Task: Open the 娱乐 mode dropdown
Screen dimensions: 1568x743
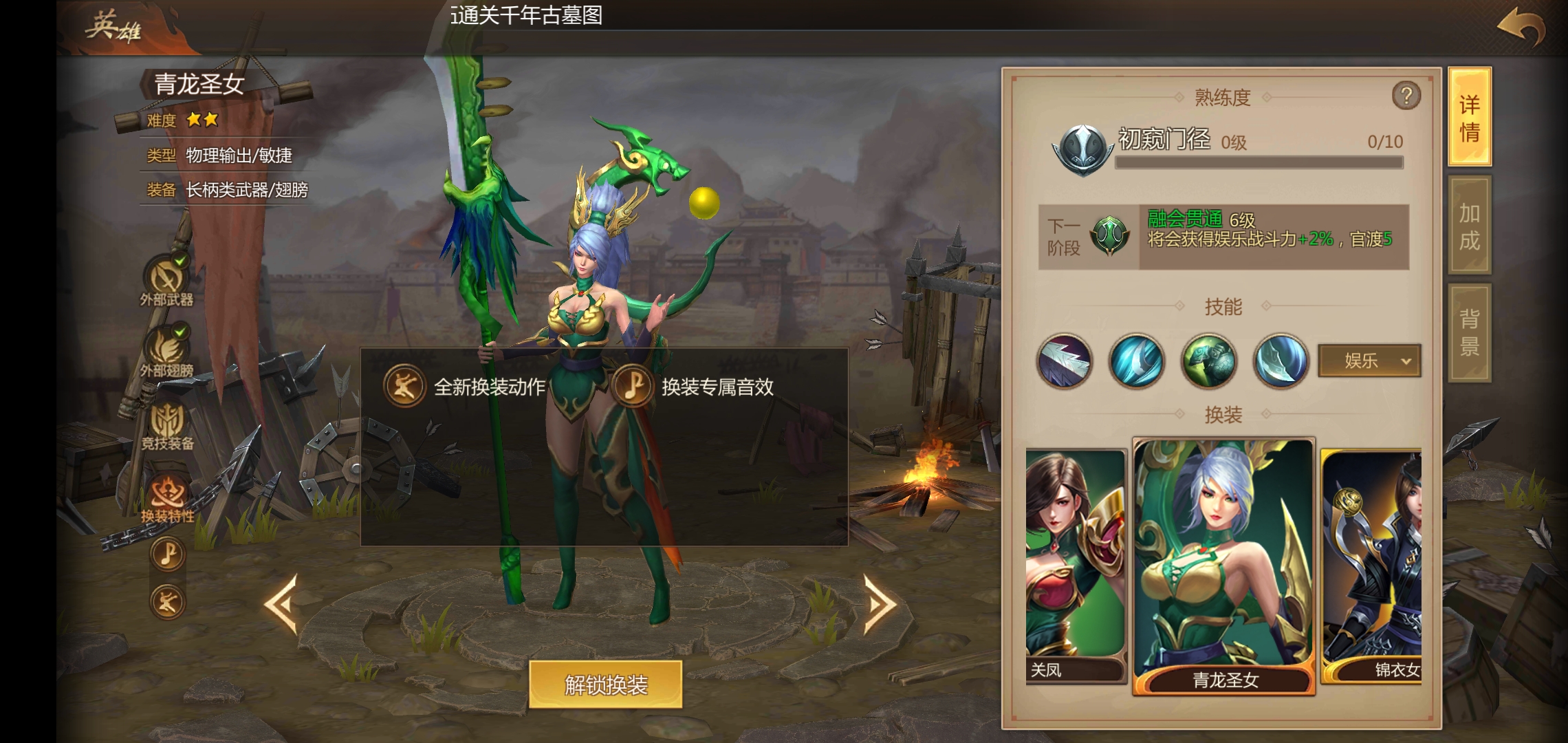Action: pyautogui.click(x=1369, y=360)
